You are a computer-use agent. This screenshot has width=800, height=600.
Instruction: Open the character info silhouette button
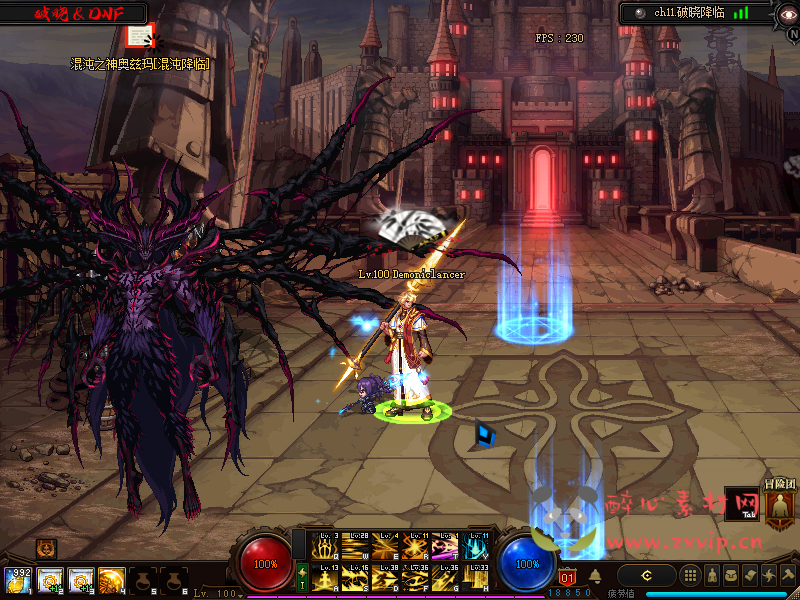(x=711, y=576)
